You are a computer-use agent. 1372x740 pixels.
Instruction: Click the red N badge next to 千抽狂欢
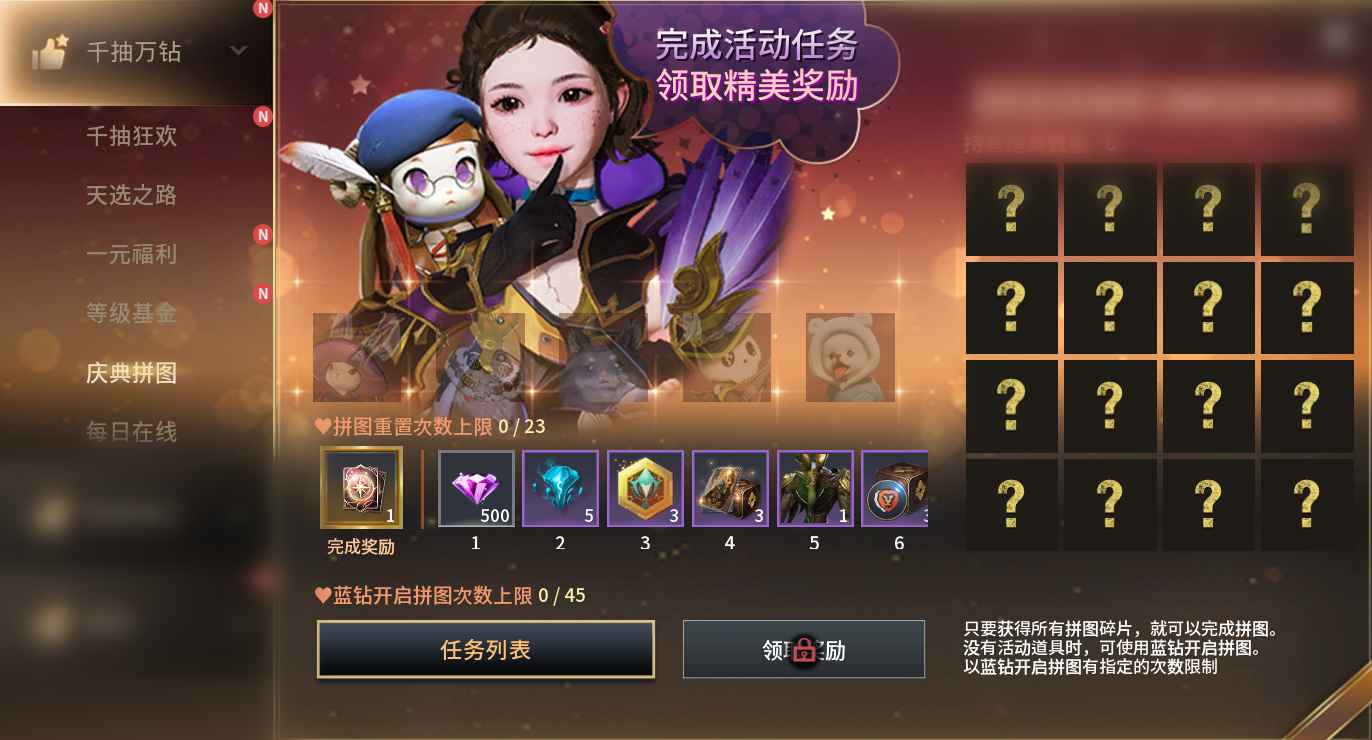[x=262, y=117]
